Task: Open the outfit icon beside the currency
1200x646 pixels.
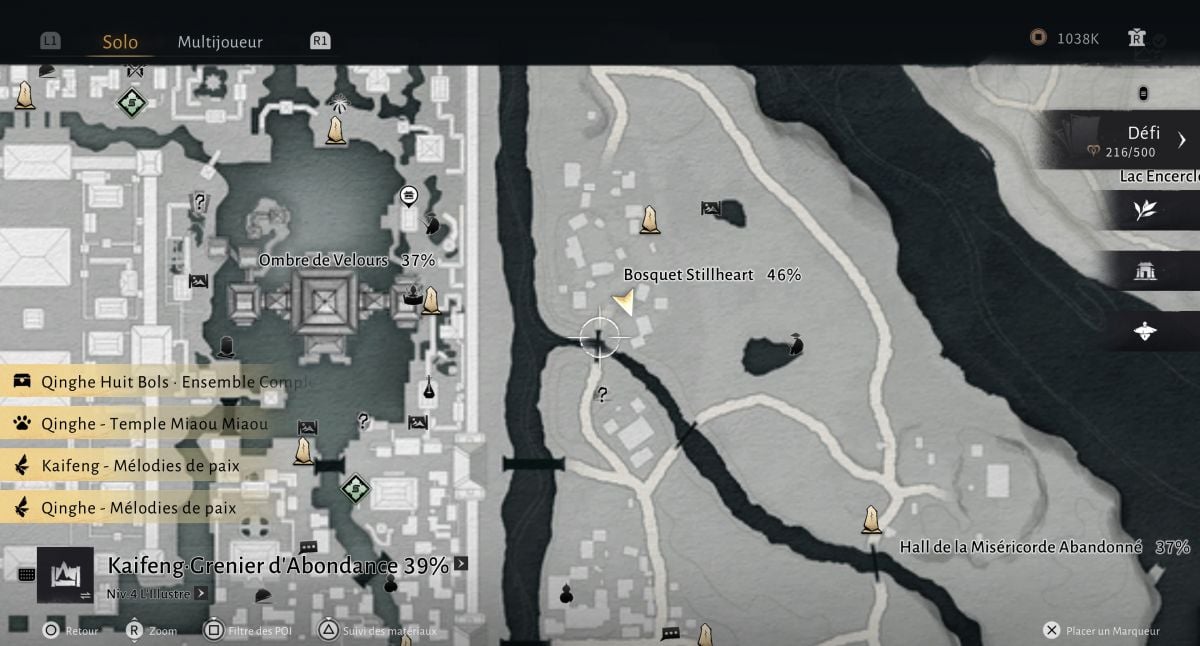Action: point(1136,38)
